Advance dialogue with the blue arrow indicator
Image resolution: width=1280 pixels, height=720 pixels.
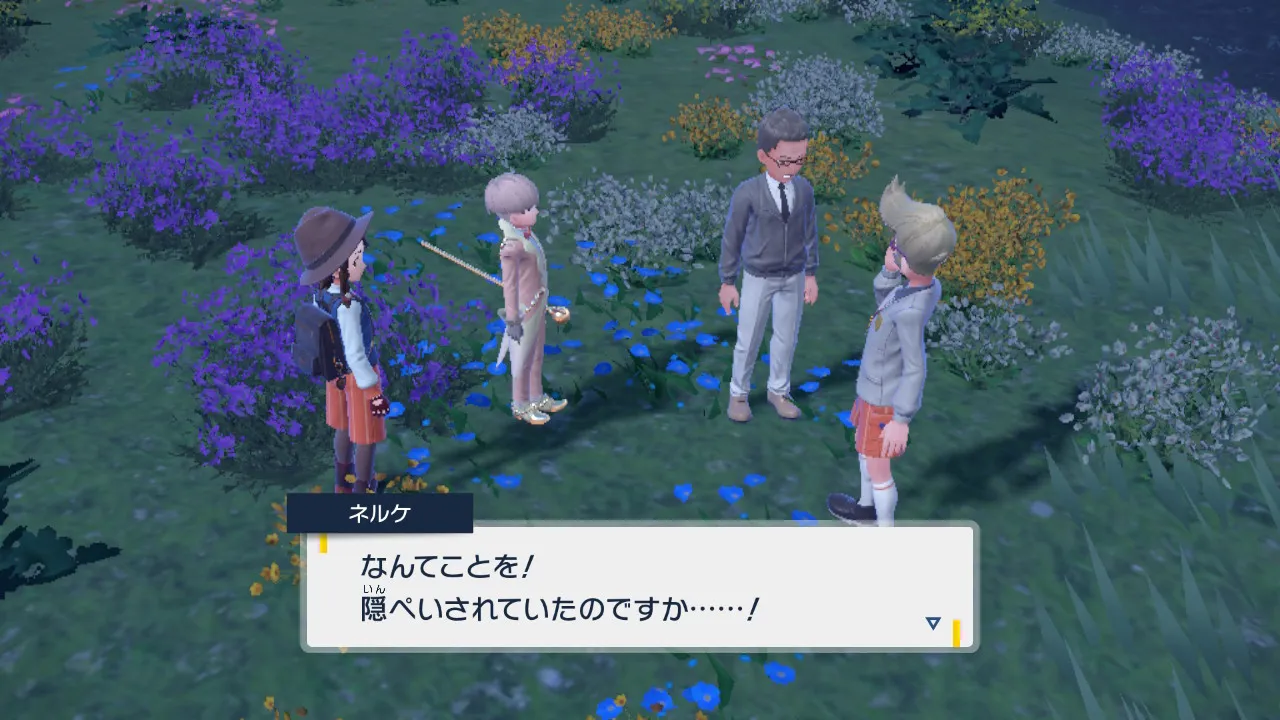(x=932, y=623)
